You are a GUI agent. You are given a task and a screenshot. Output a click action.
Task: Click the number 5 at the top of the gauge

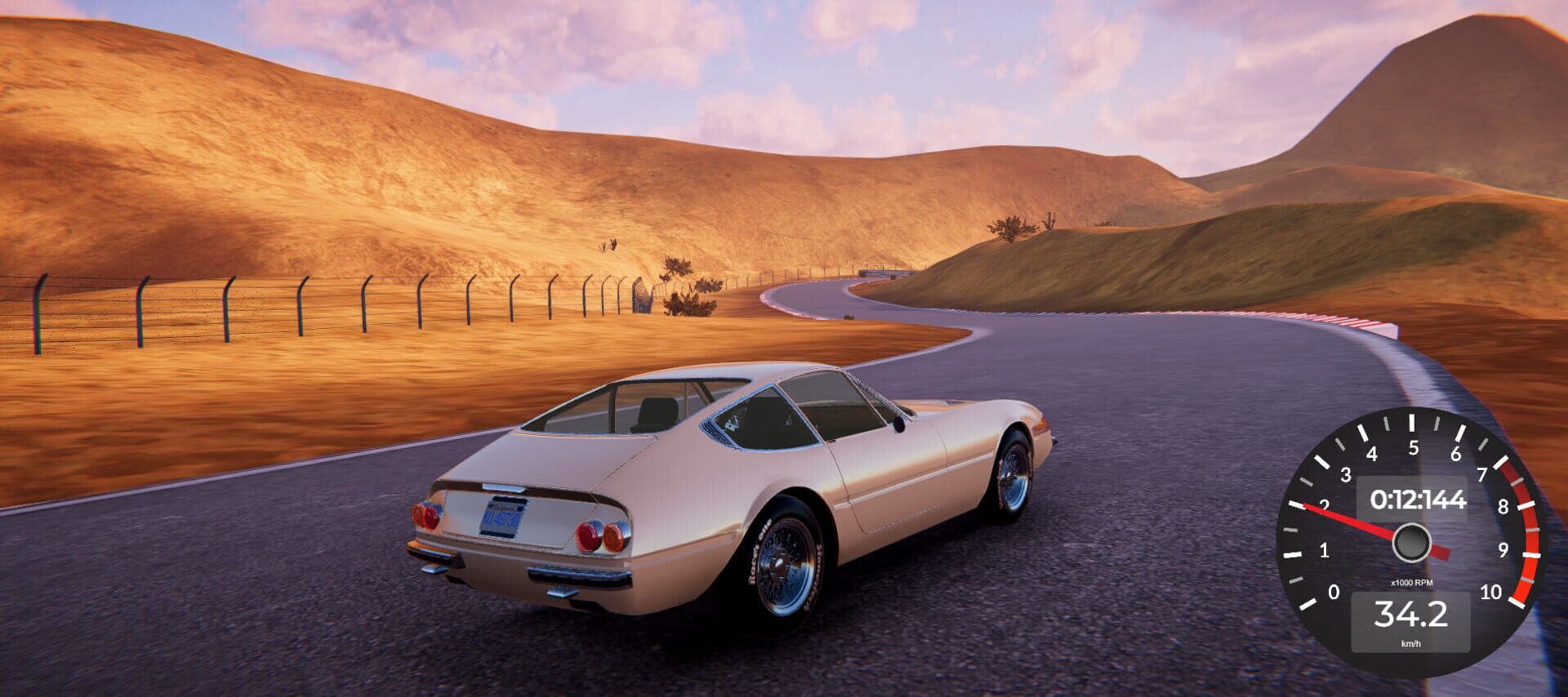[x=1414, y=447]
